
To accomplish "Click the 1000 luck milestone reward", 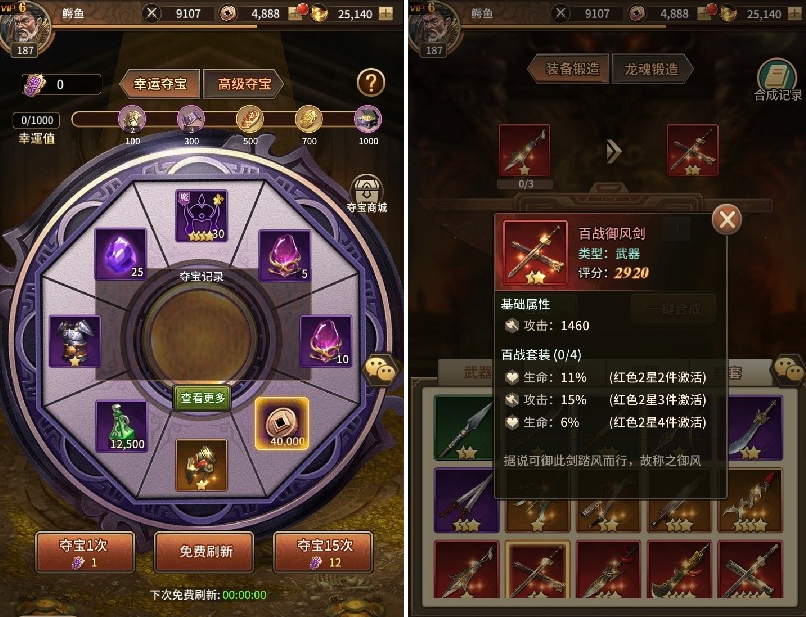I will click(368, 120).
